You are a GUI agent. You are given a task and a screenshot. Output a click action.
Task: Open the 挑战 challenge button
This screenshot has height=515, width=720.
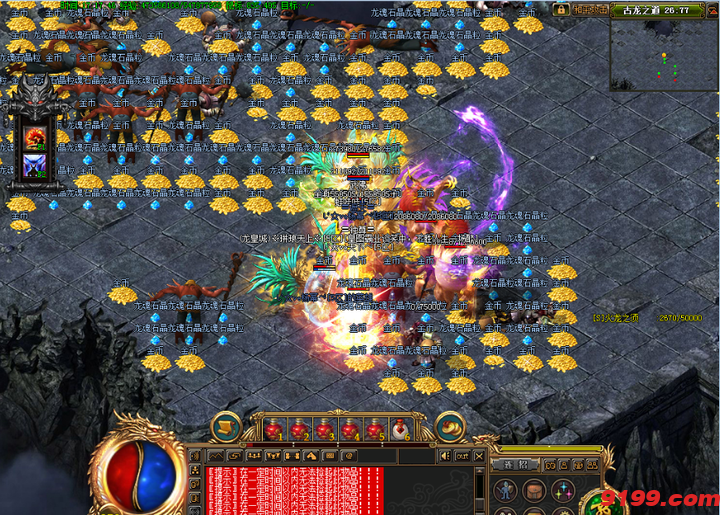pyautogui.click(x=517, y=466)
